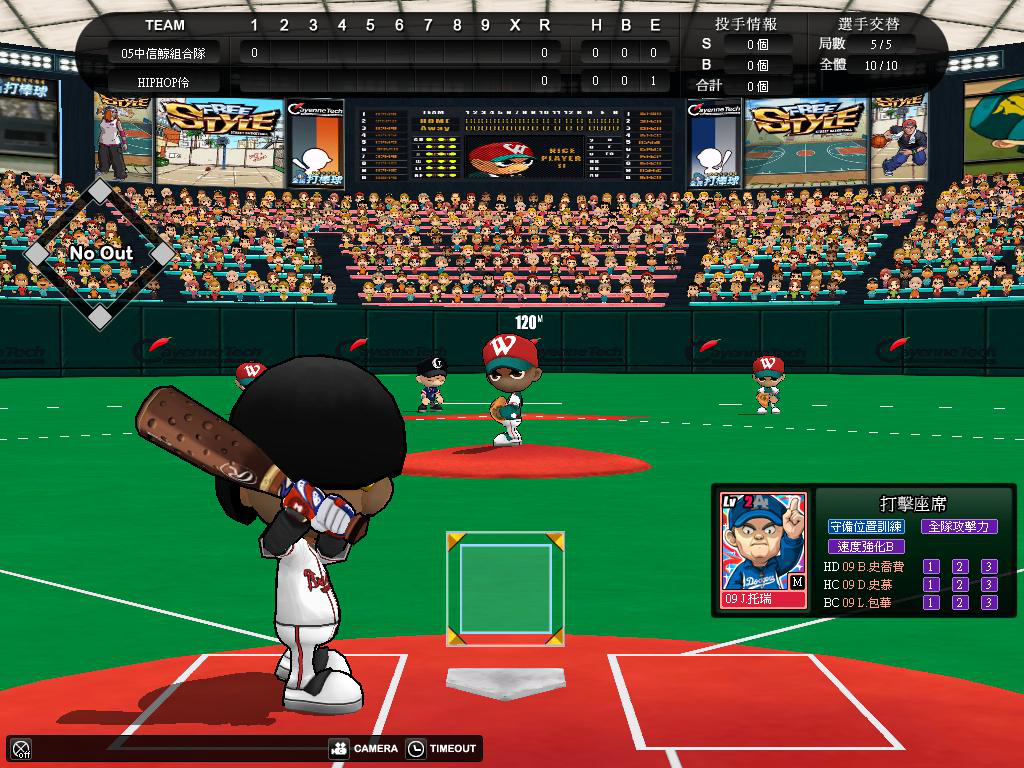Viewport: 1024px width, 768px height.
Task: Choose option 3 for HD 09 B.史喬費
Action: tap(989, 567)
